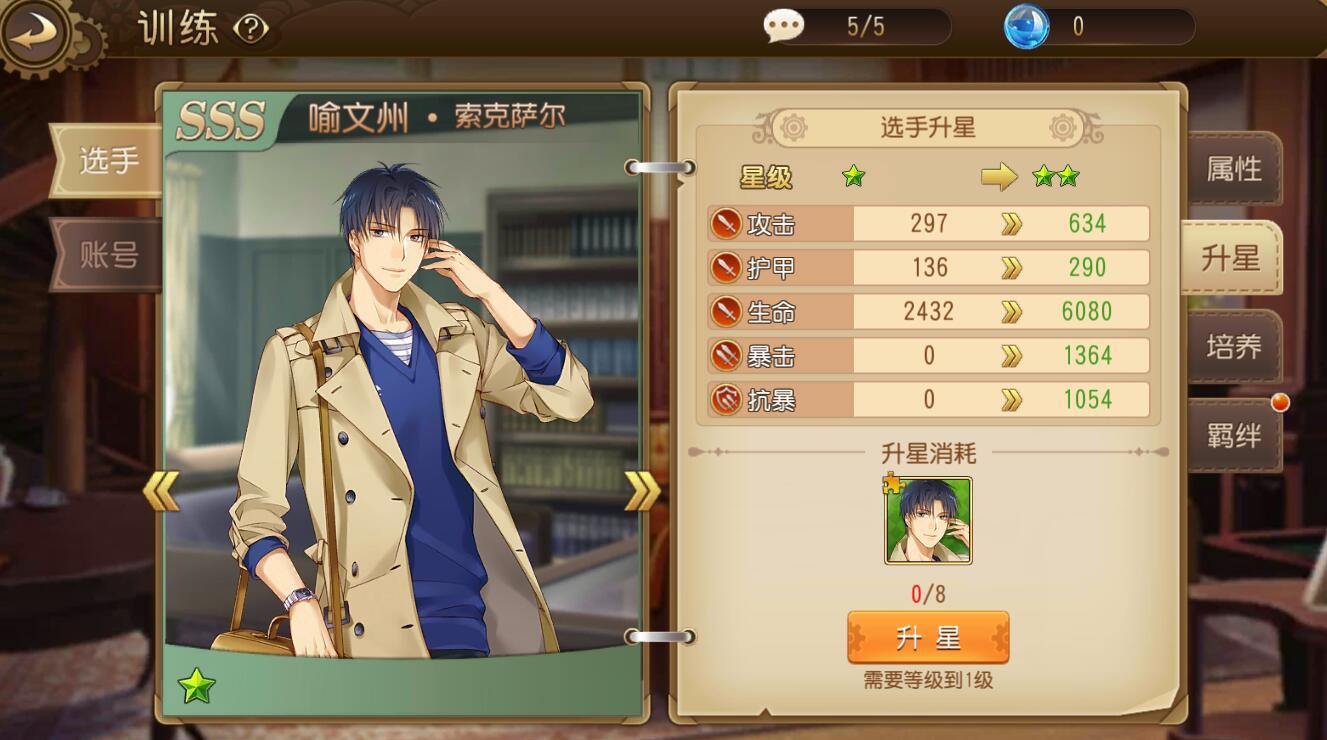Show the next player with right arrow
Viewport: 1327px width, 740px height.
point(642,490)
